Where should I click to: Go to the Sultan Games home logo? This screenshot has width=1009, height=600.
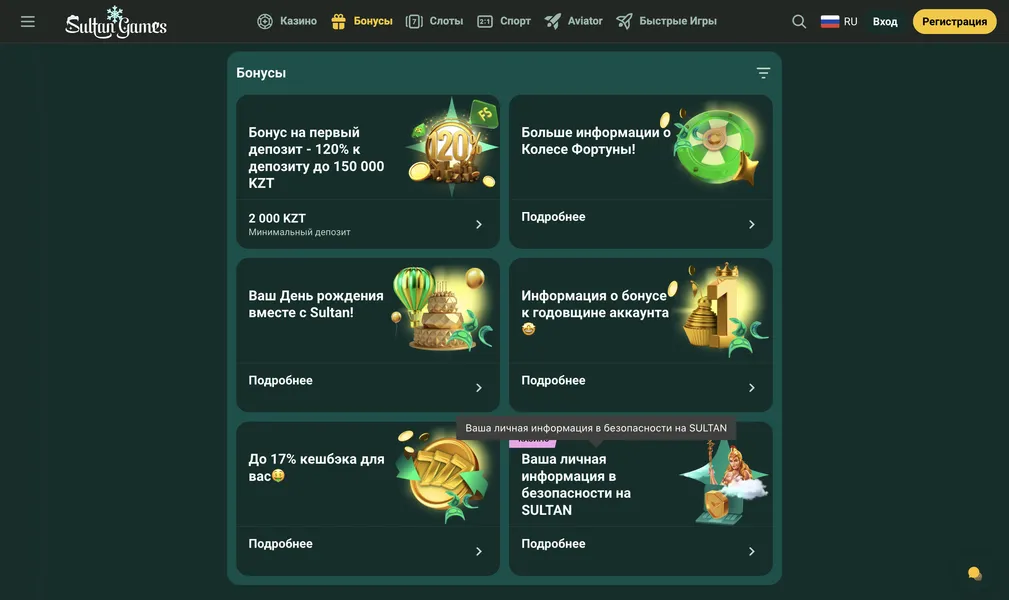[116, 22]
